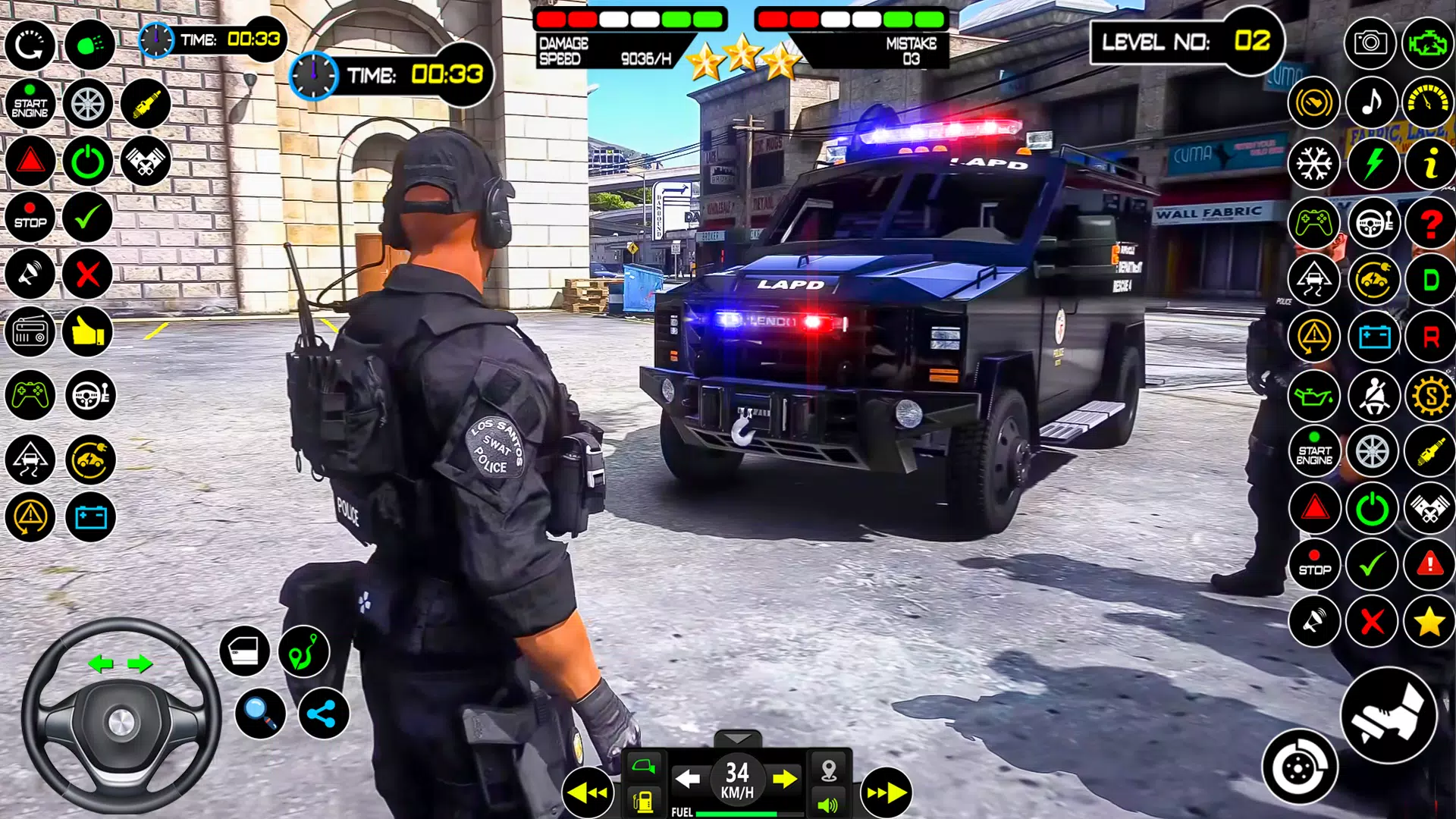Toggle the green power icon on right

[1371, 508]
